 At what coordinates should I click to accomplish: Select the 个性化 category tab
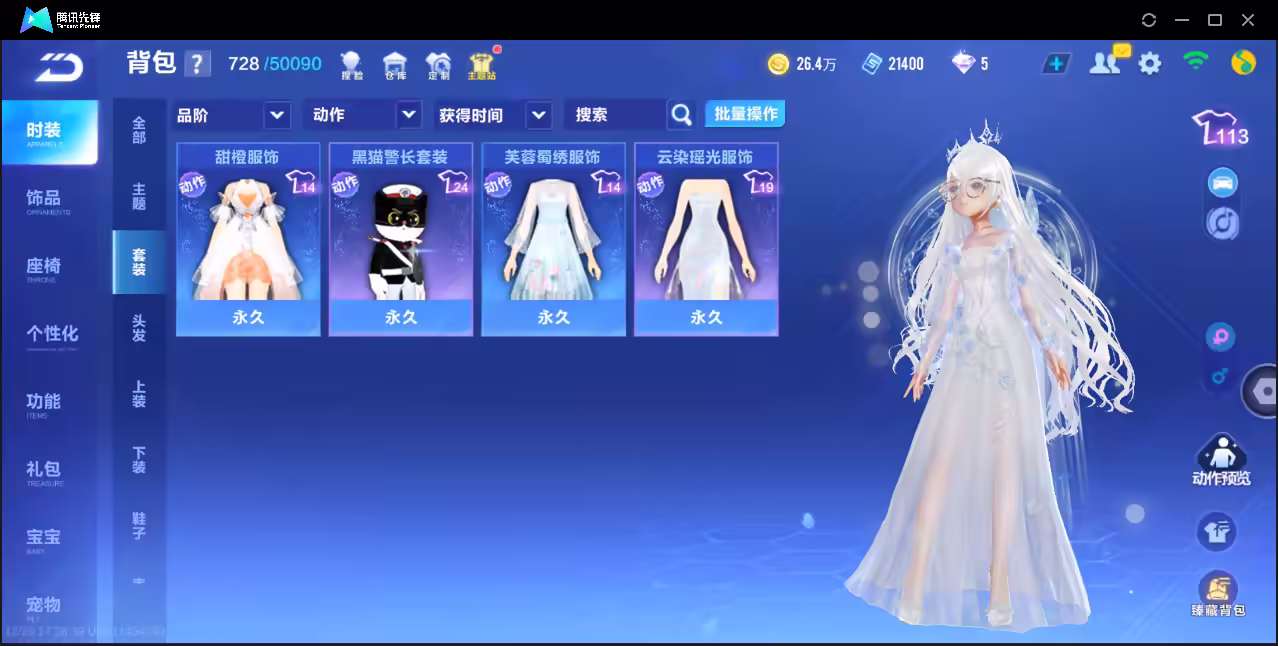pos(51,335)
